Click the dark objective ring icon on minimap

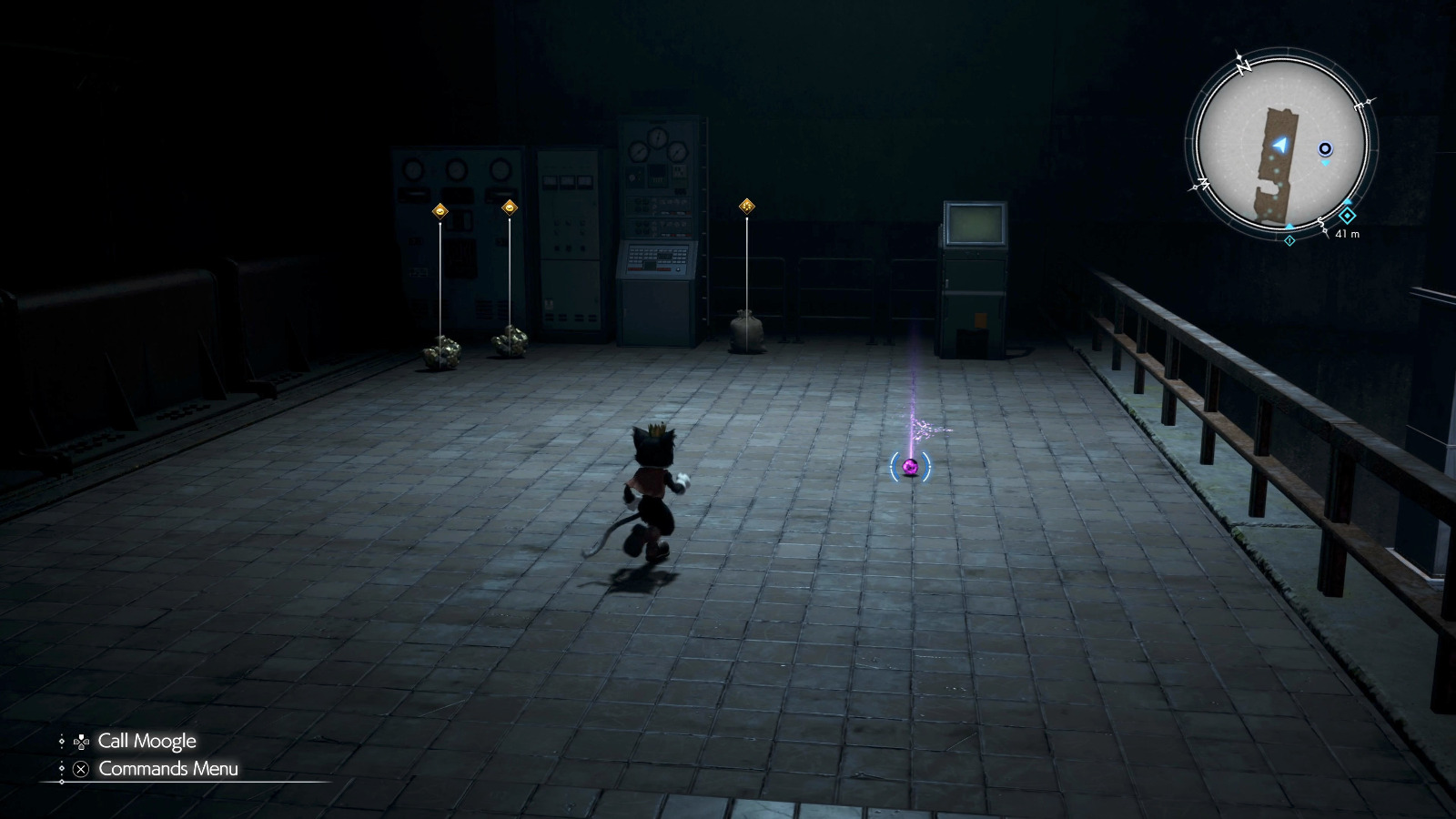1325,148
